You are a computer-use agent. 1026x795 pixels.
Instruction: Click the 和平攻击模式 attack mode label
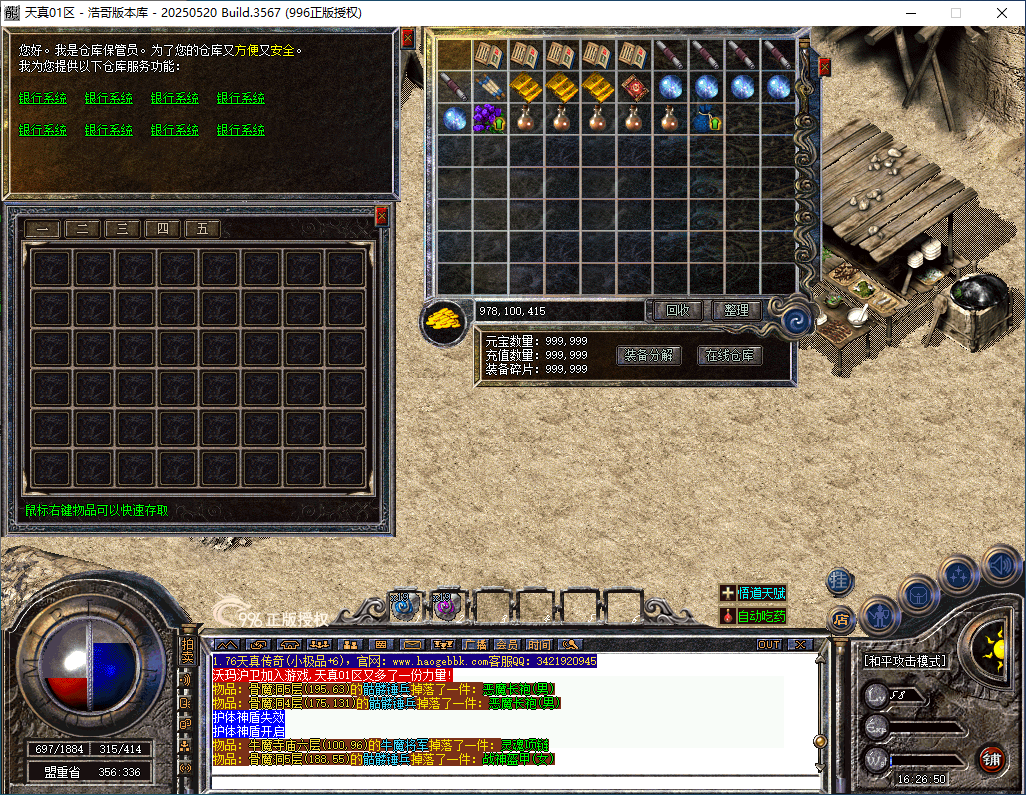point(905,661)
